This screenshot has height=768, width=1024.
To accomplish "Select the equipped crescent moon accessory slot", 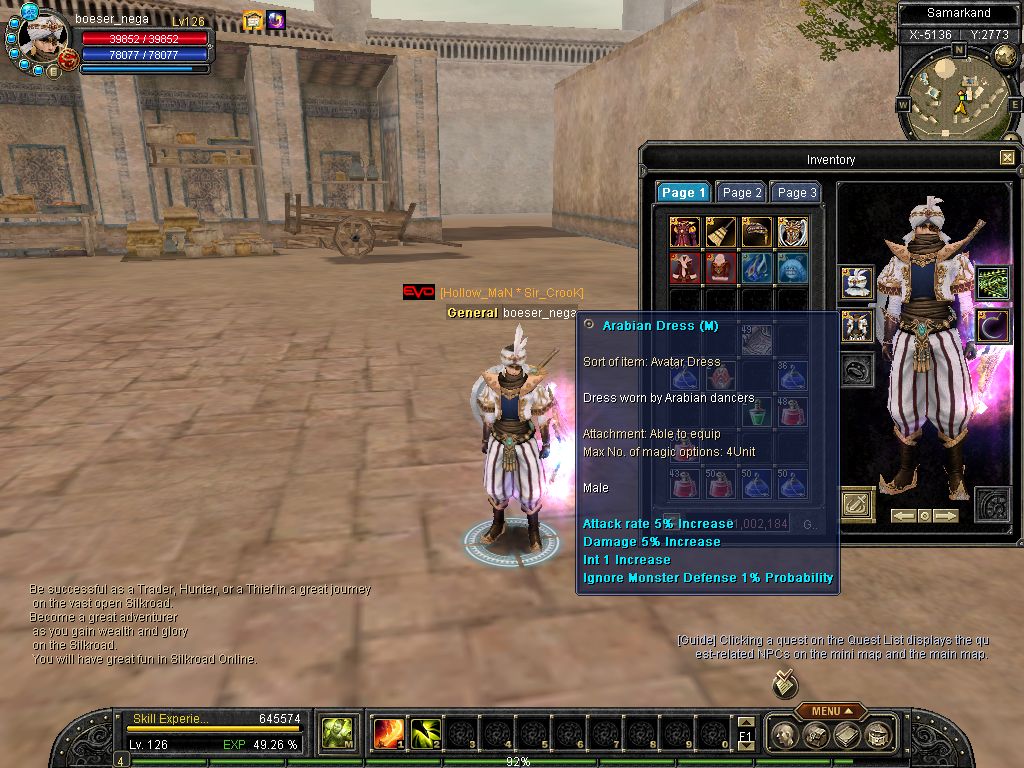I will [x=991, y=326].
